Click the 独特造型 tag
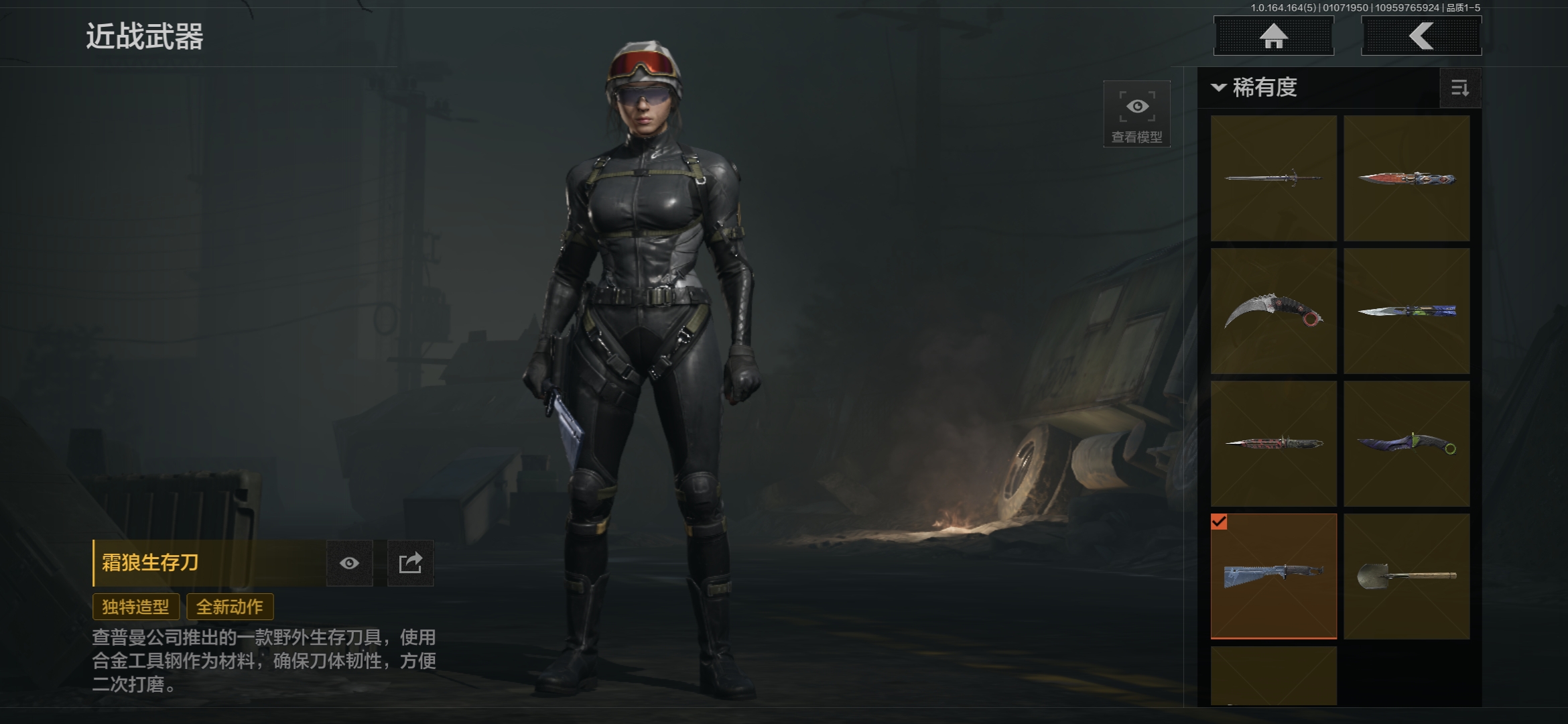1568x724 pixels. pos(135,607)
